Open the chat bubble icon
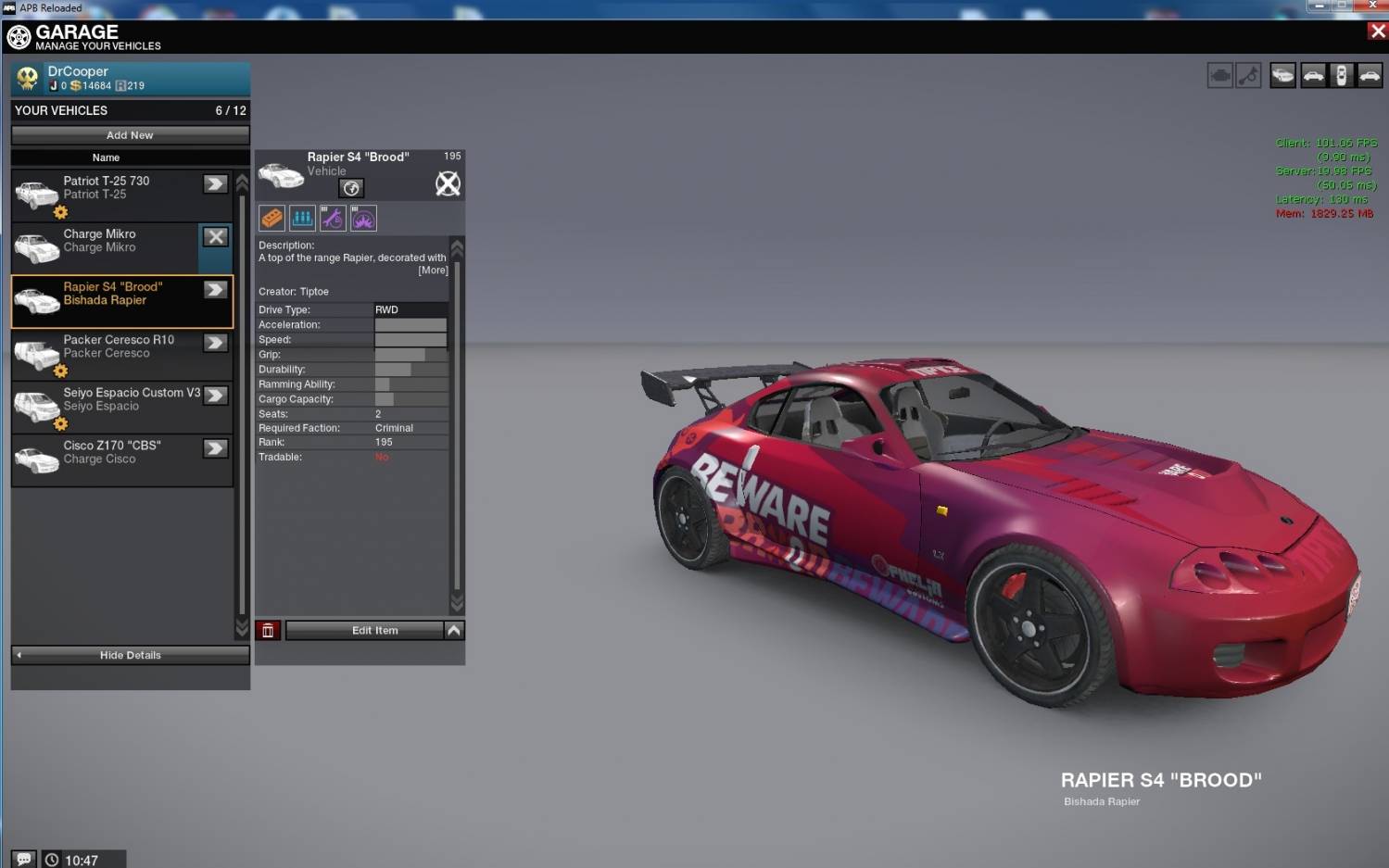The image size is (1389, 868). point(24,859)
